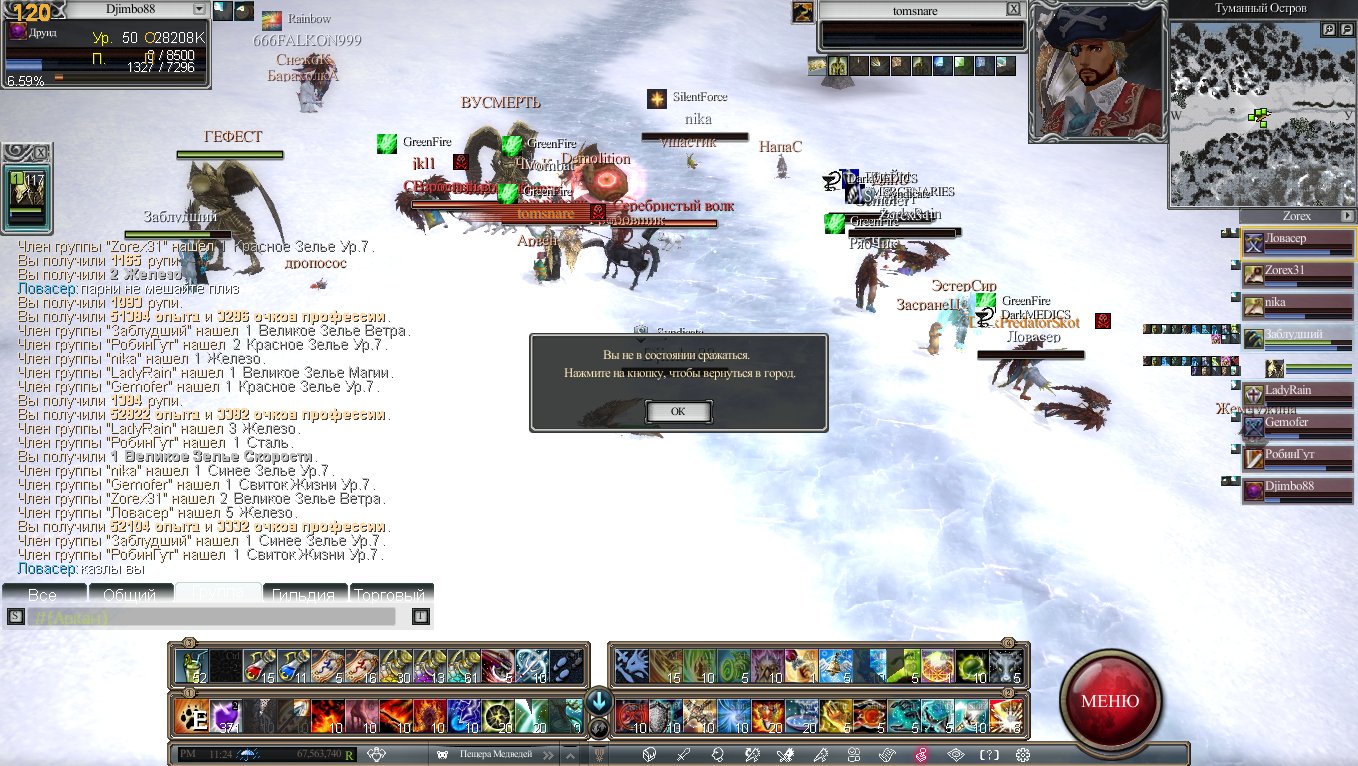1358x766 pixels.
Task: Click the blue down-arrow between the hotbars
Action: (x=599, y=700)
